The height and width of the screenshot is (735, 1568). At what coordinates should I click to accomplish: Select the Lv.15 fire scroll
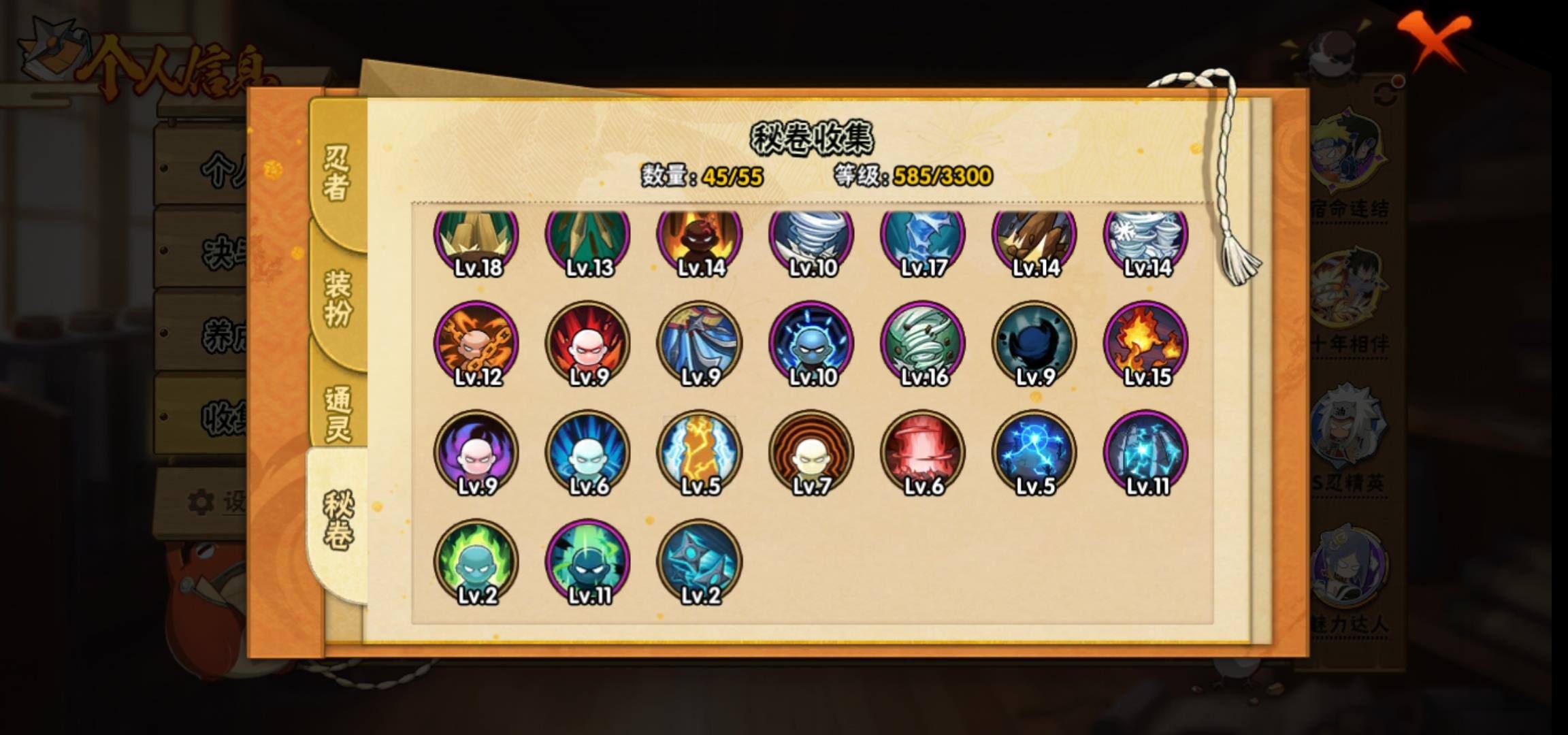(1146, 344)
